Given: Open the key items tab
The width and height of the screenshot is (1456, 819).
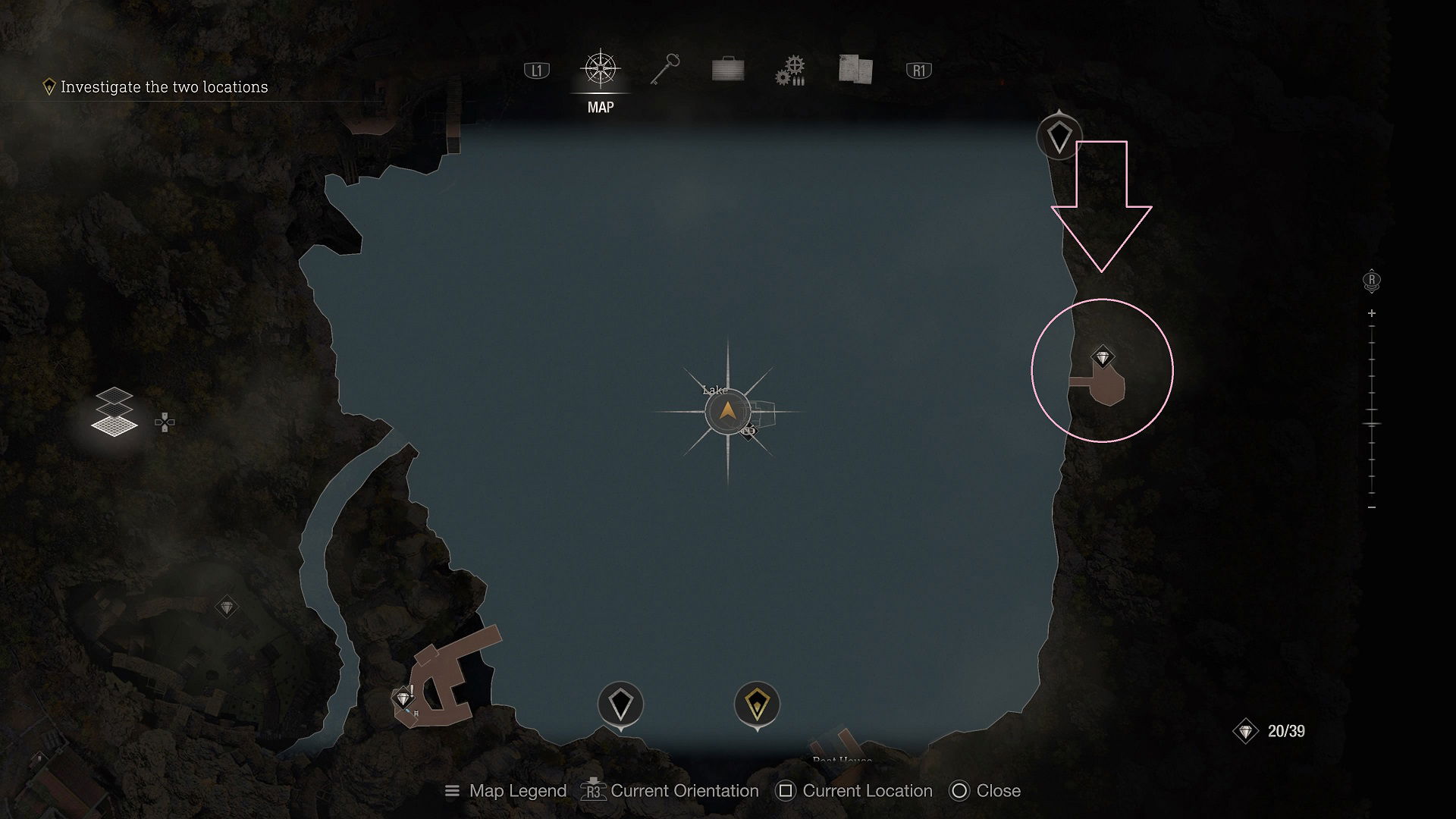Looking at the screenshot, I should (665, 70).
